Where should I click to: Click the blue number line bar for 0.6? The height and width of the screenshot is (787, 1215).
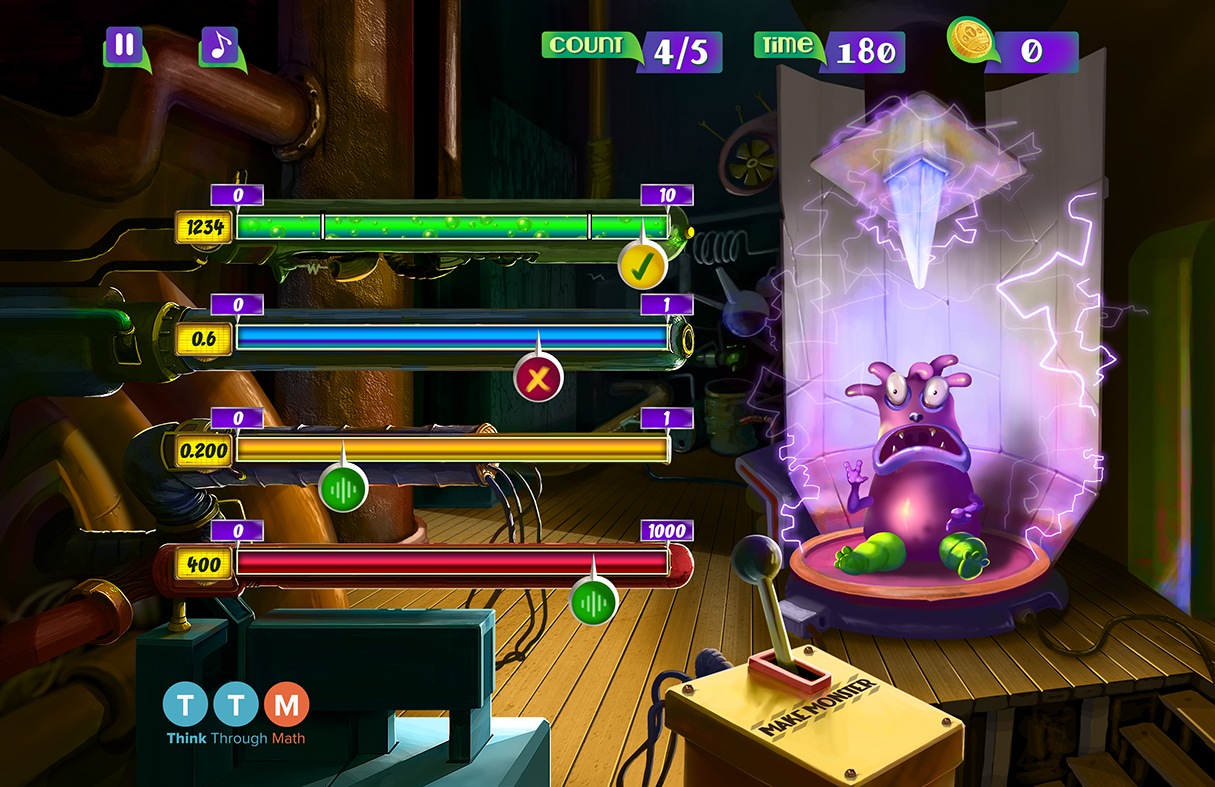[x=452, y=338]
